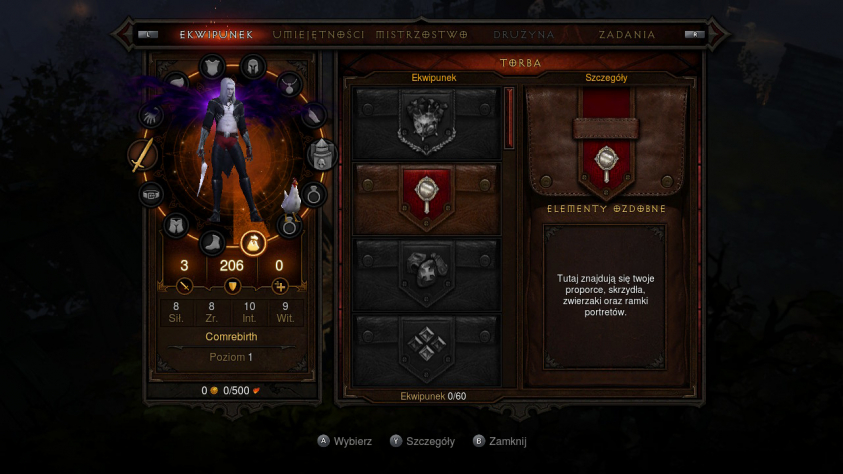Choose the boots equipment slot
Screen dimensions: 843x474
pyautogui.click(x=213, y=241)
